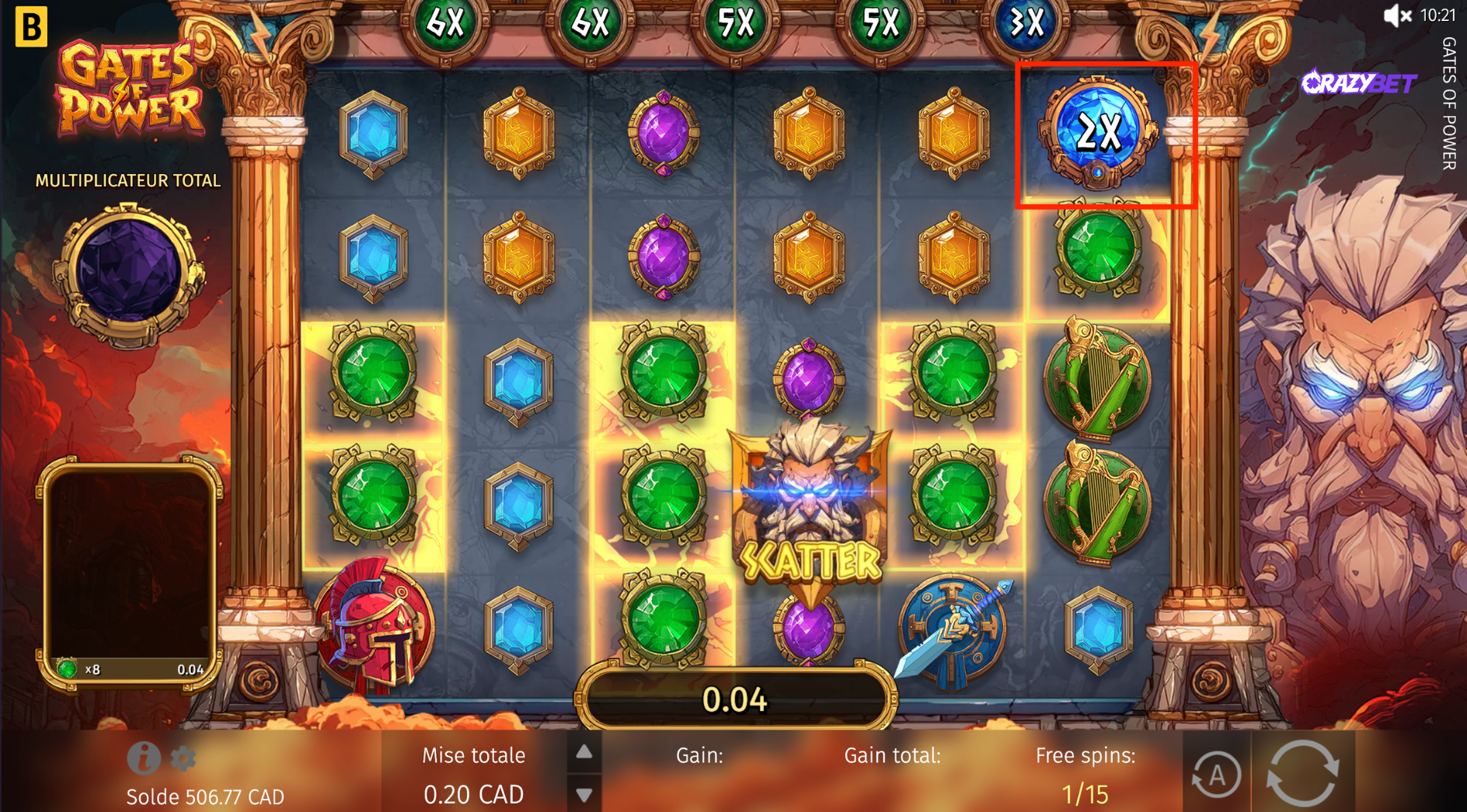1467x812 pixels.
Task: Click the Solde 506.77 CAD balance display
Action: 204,796
